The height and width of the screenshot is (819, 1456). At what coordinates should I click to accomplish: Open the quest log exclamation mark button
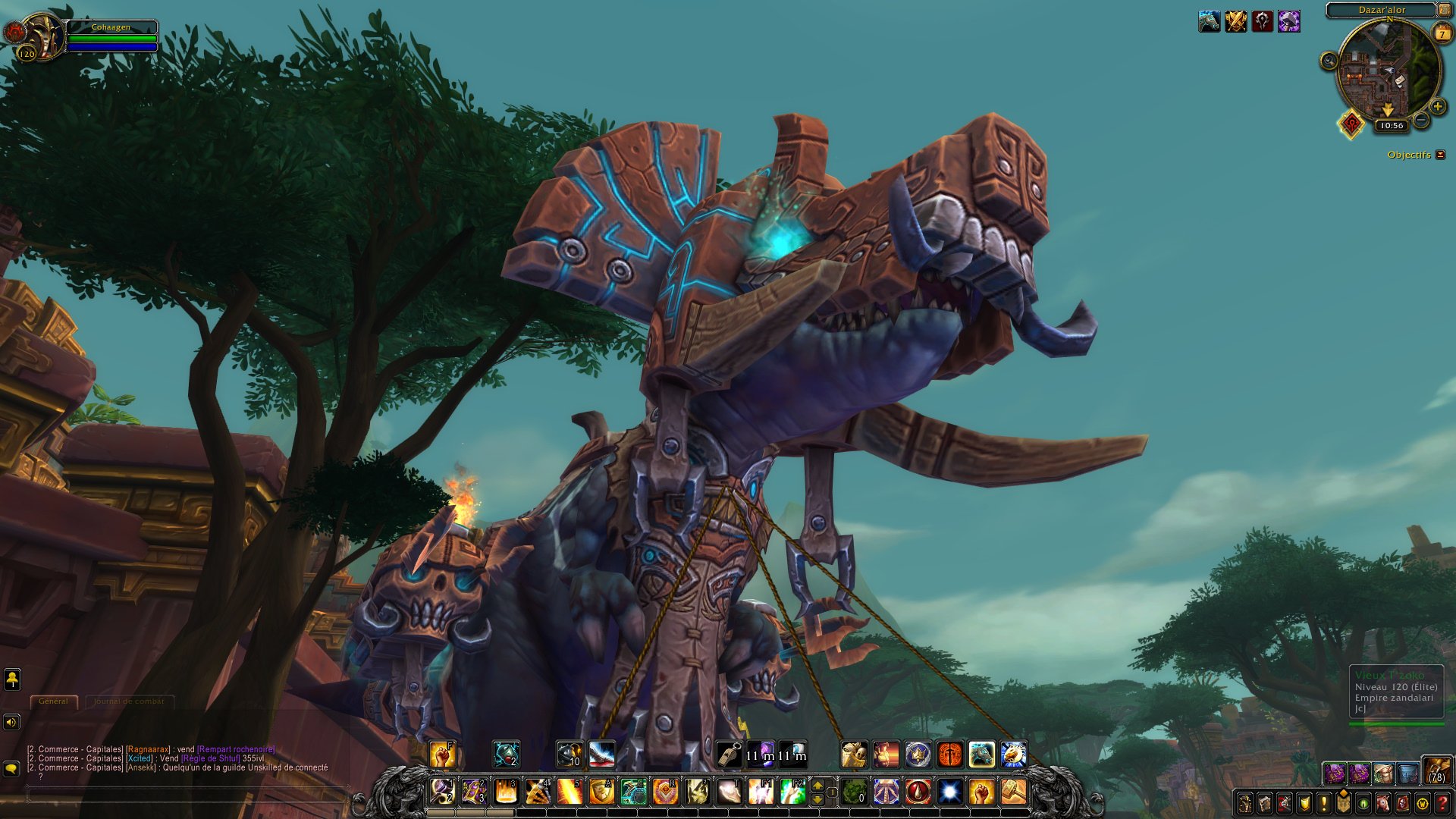click(x=1324, y=803)
